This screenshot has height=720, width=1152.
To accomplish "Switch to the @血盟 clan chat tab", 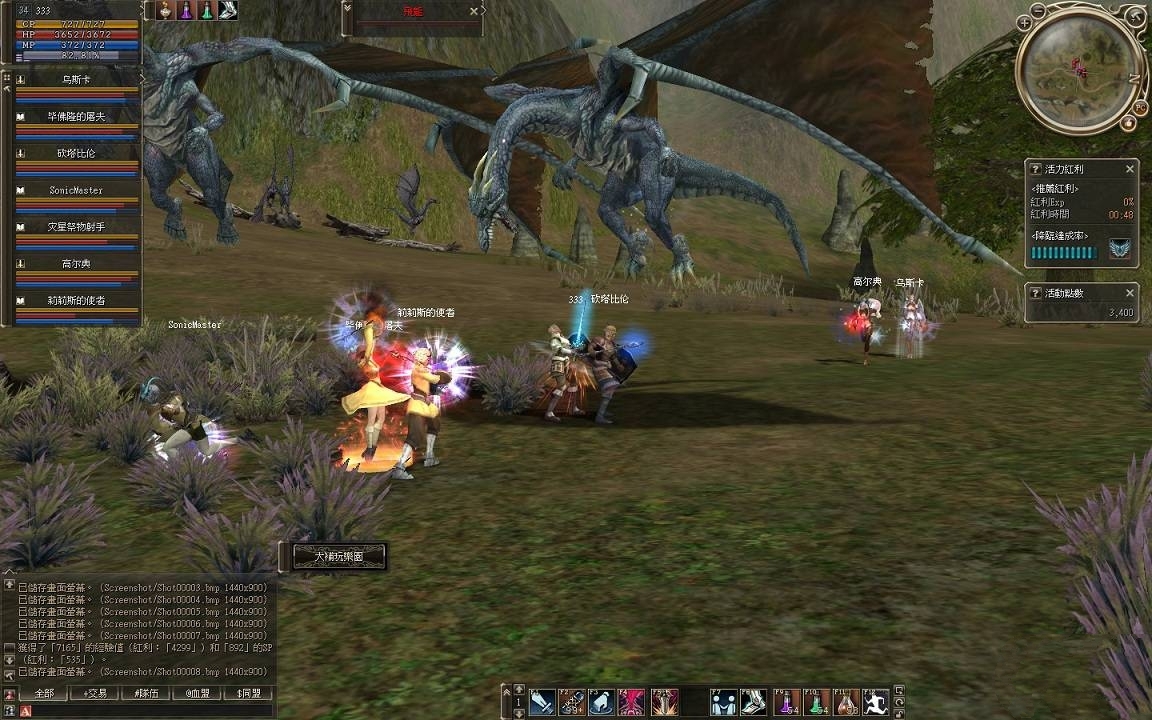I will pyautogui.click(x=197, y=693).
